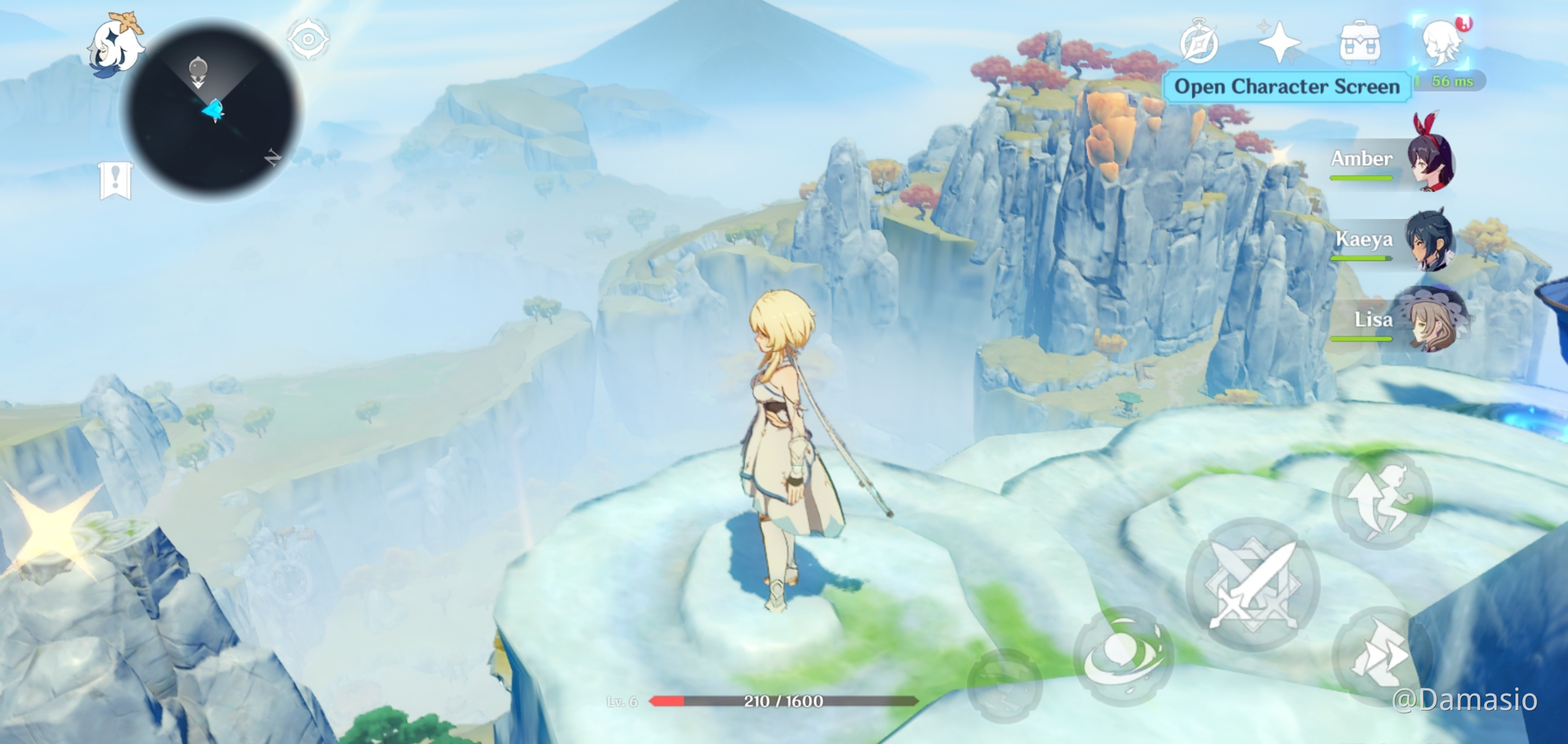The image size is (1568, 744).
Task: Tap the jump button
Action: point(1382,500)
